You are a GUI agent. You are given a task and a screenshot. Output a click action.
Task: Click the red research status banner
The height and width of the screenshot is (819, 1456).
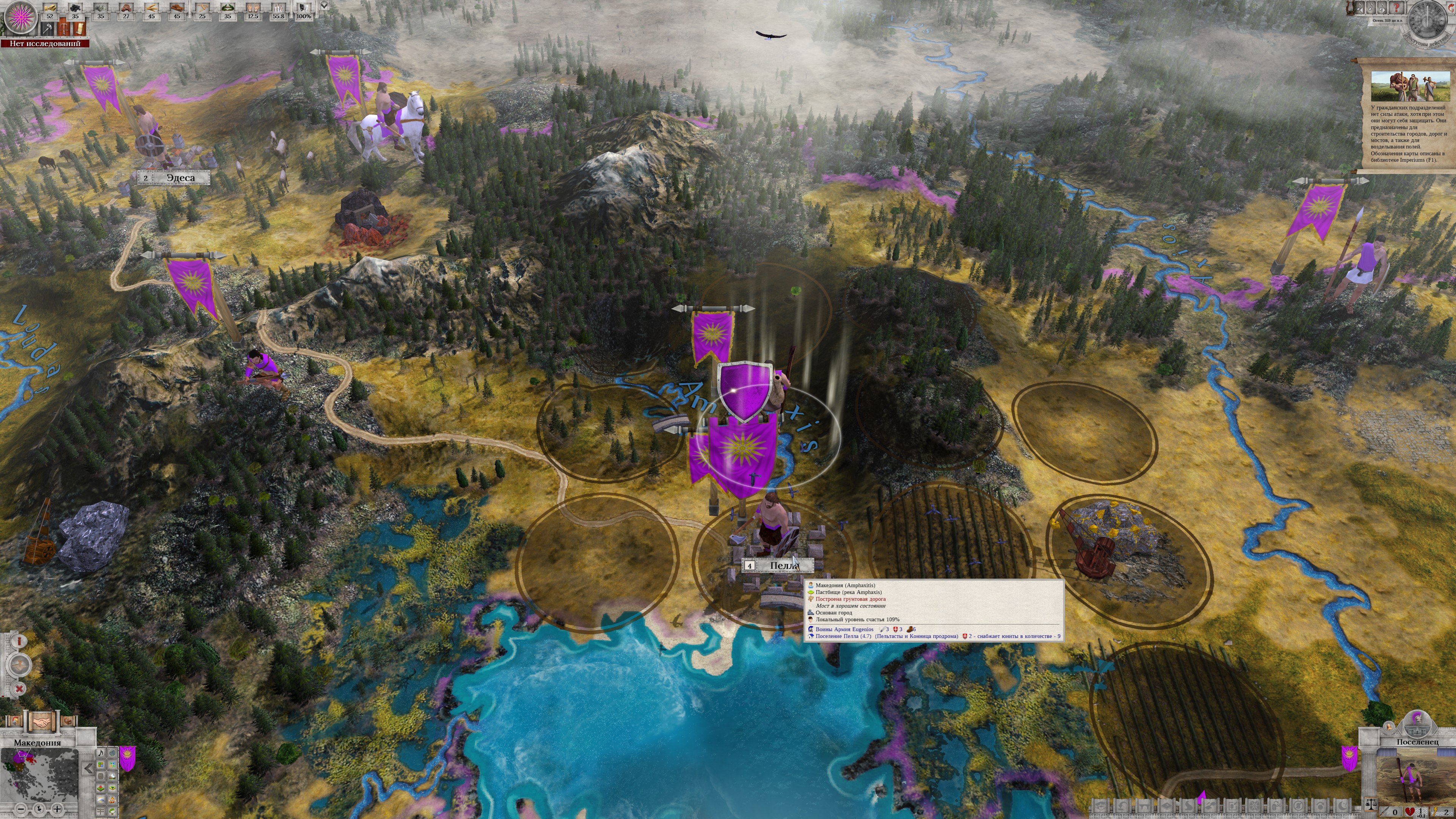[45, 44]
